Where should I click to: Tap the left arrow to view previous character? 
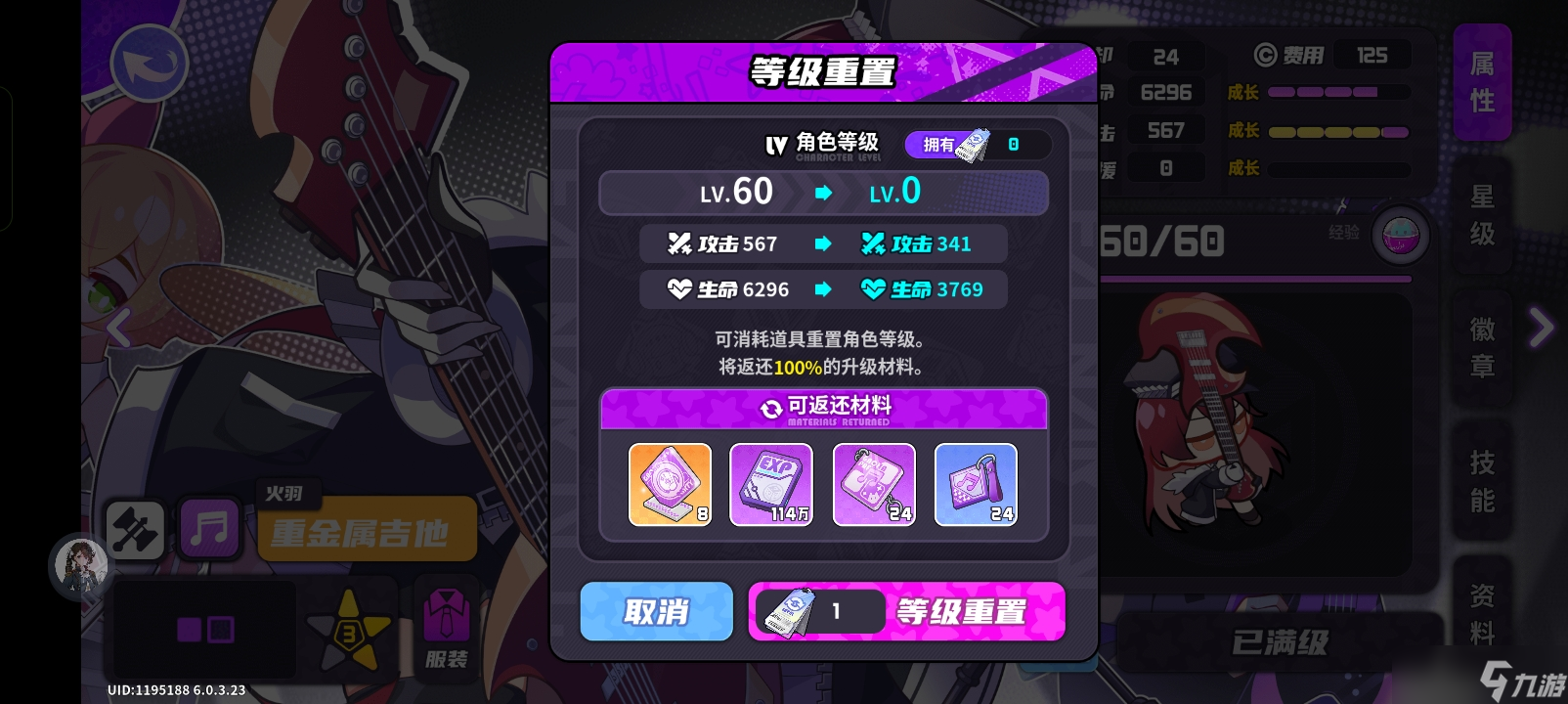pyautogui.click(x=118, y=330)
